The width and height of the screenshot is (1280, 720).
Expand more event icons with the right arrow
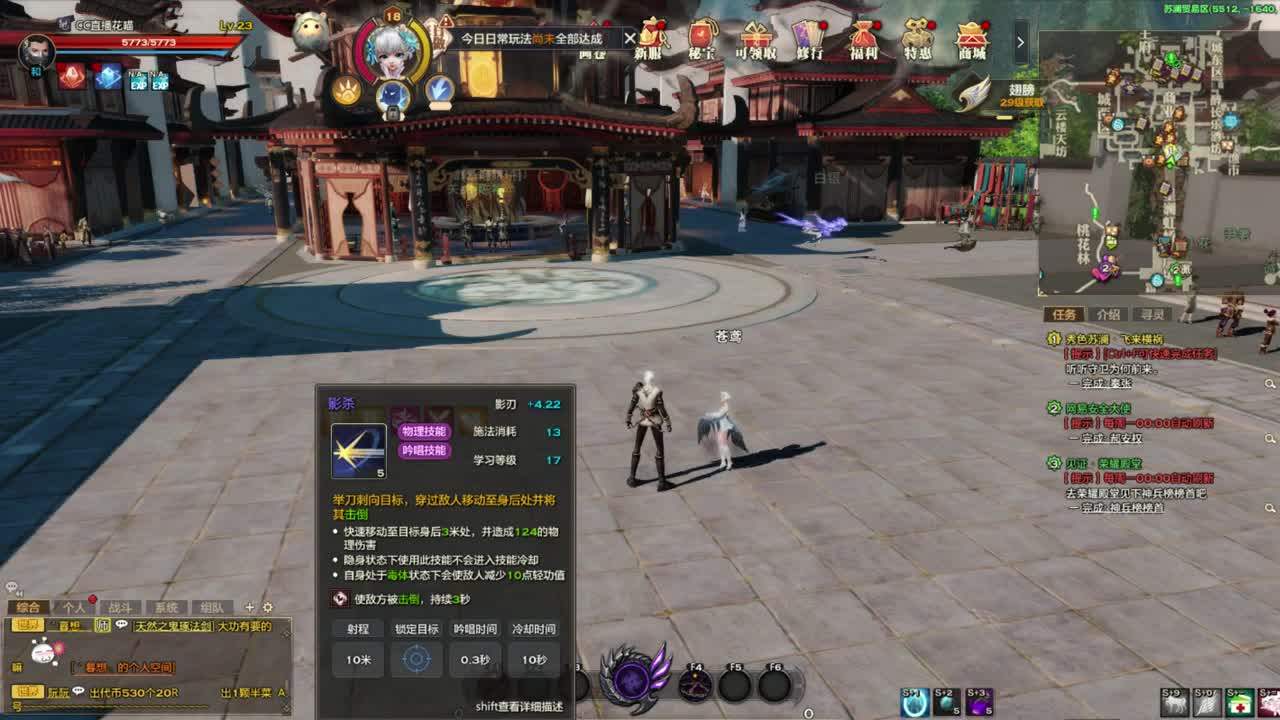click(1019, 41)
